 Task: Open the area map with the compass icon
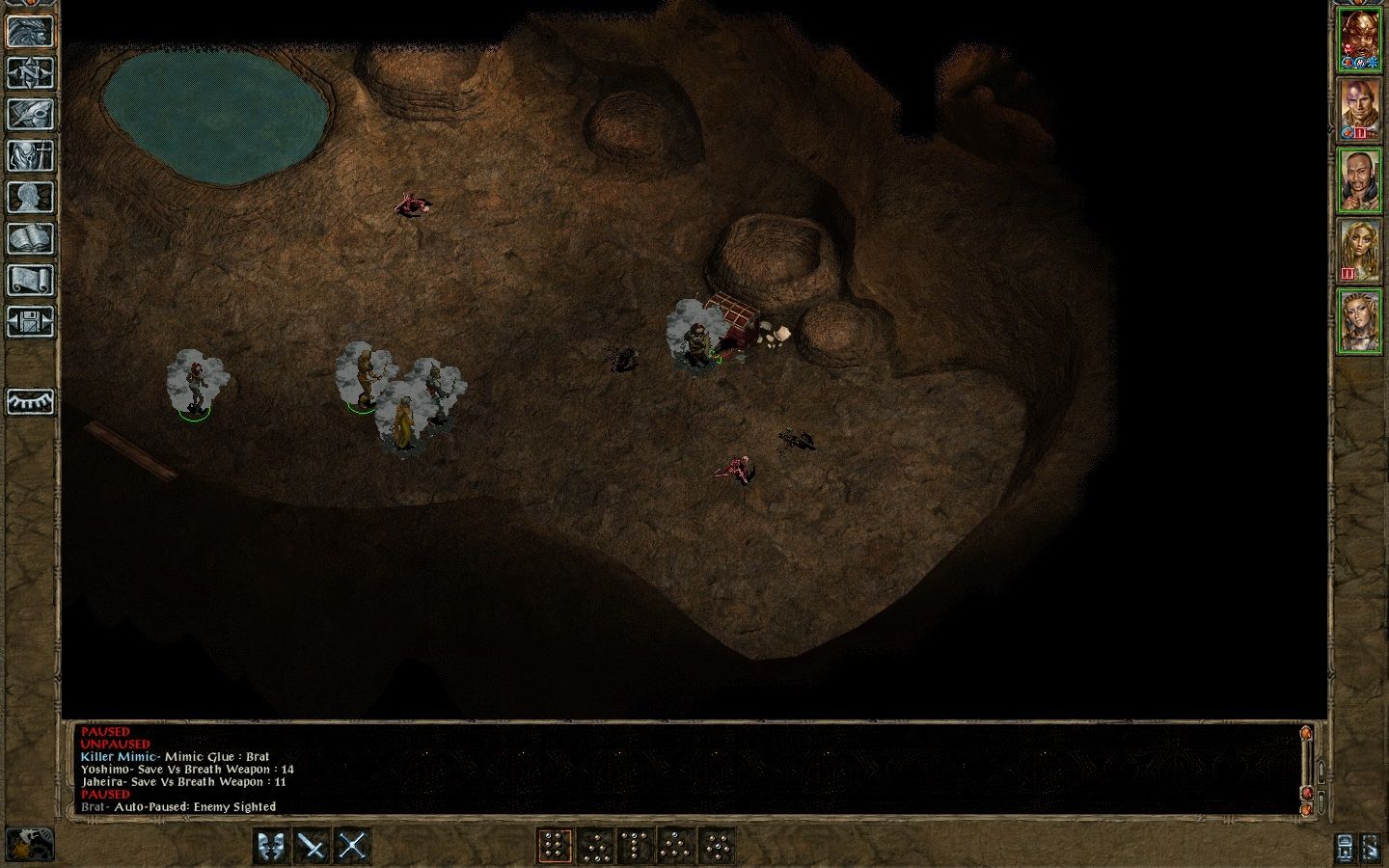click(30, 72)
